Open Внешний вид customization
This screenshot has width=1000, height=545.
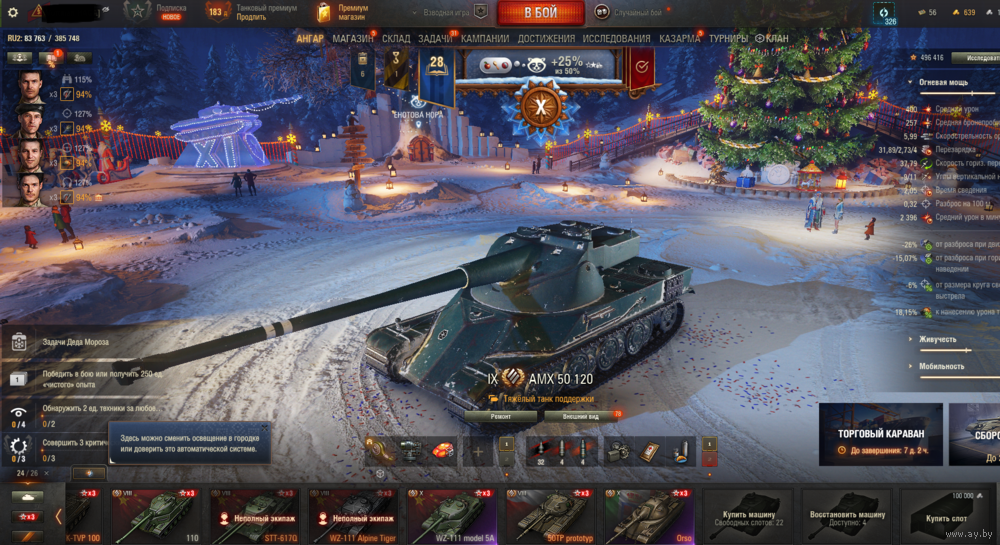click(x=580, y=416)
